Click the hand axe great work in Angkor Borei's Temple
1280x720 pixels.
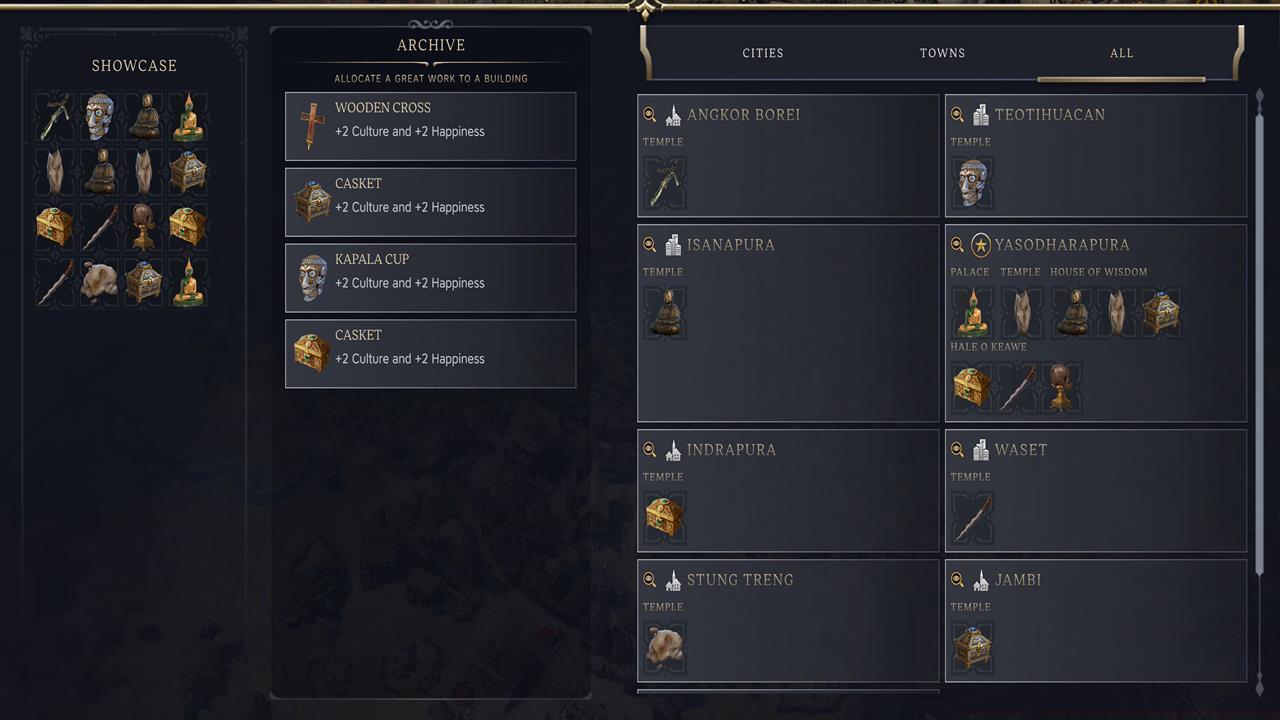click(664, 182)
